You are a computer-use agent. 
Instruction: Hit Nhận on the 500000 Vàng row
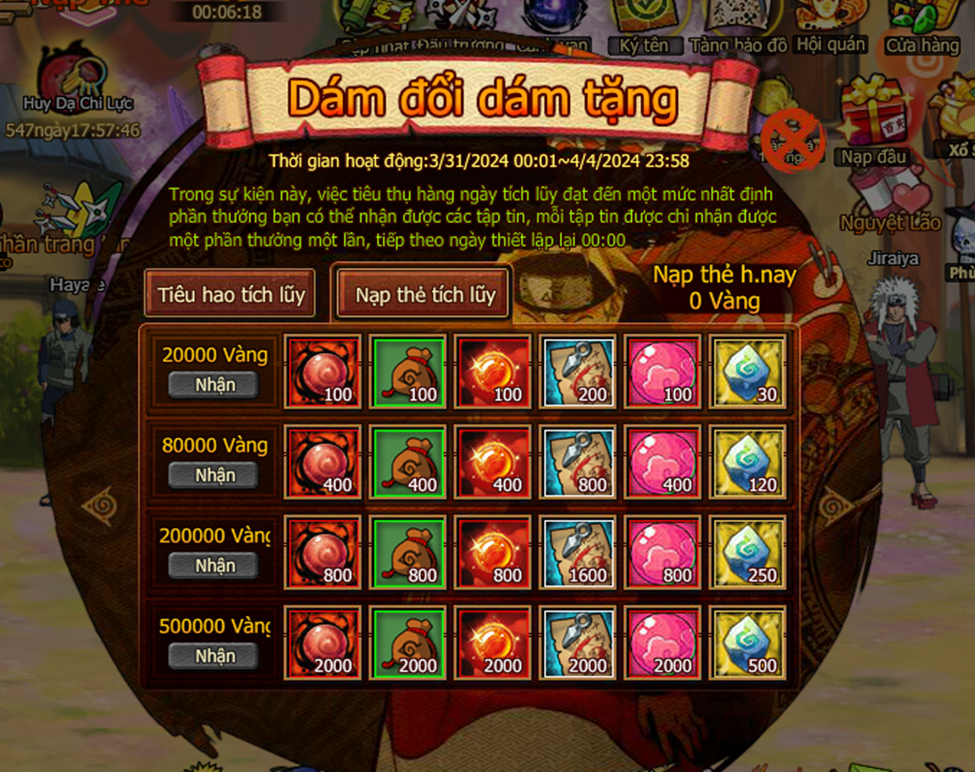click(214, 656)
